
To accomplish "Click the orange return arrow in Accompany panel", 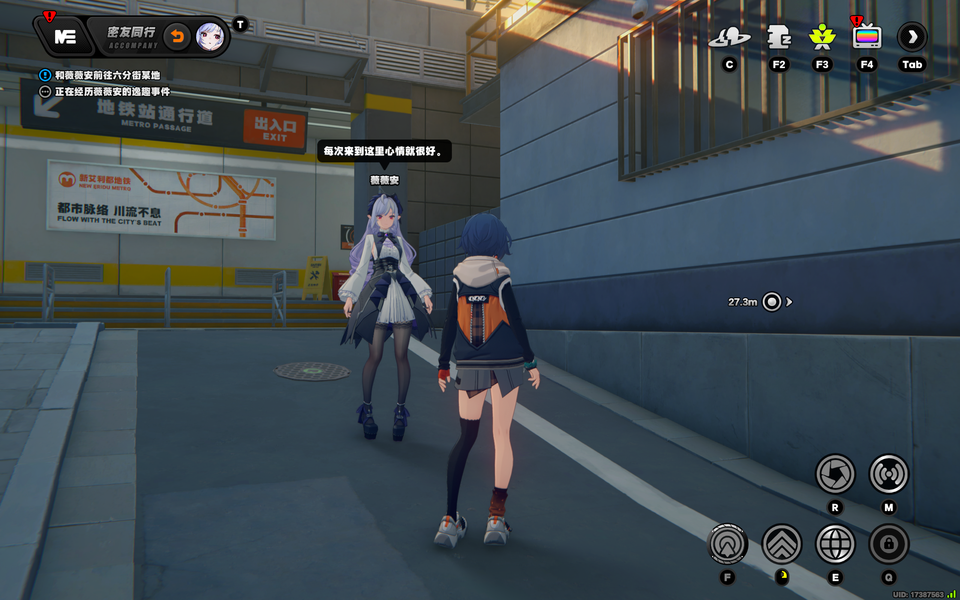I will 176,37.
